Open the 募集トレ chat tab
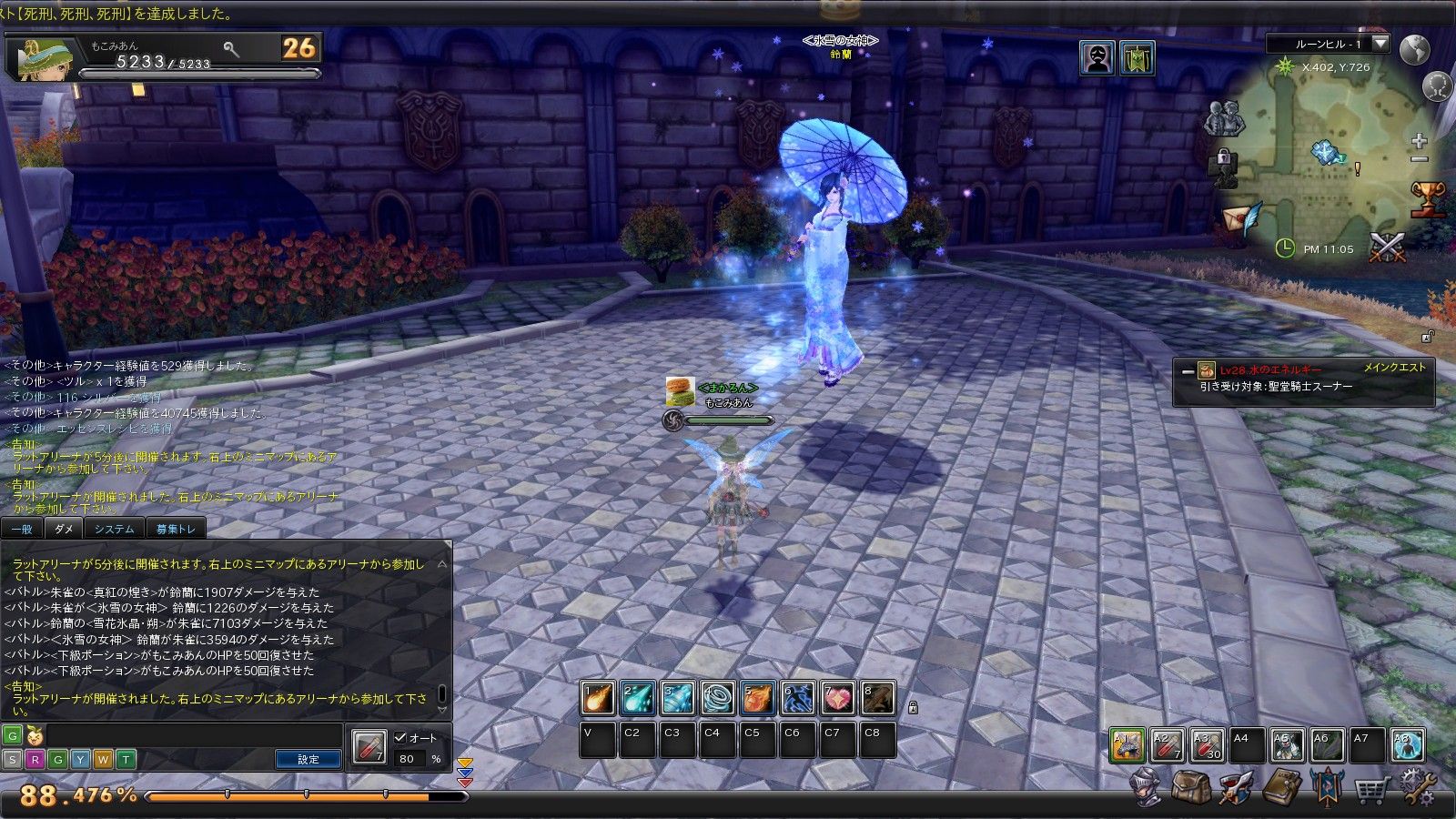 click(x=176, y=529)
